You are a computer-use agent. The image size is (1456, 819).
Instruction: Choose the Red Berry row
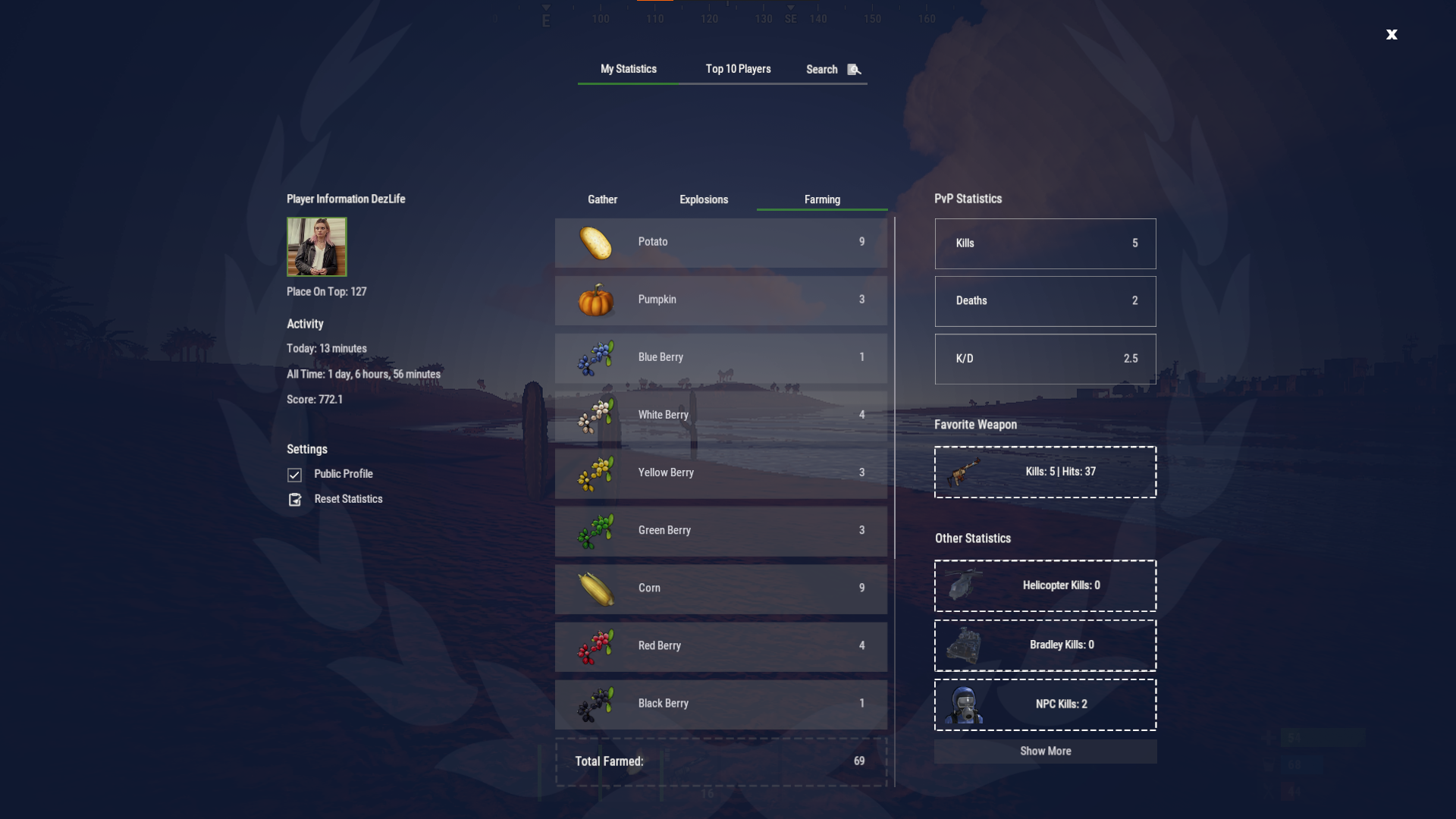[x=720, y=646]
